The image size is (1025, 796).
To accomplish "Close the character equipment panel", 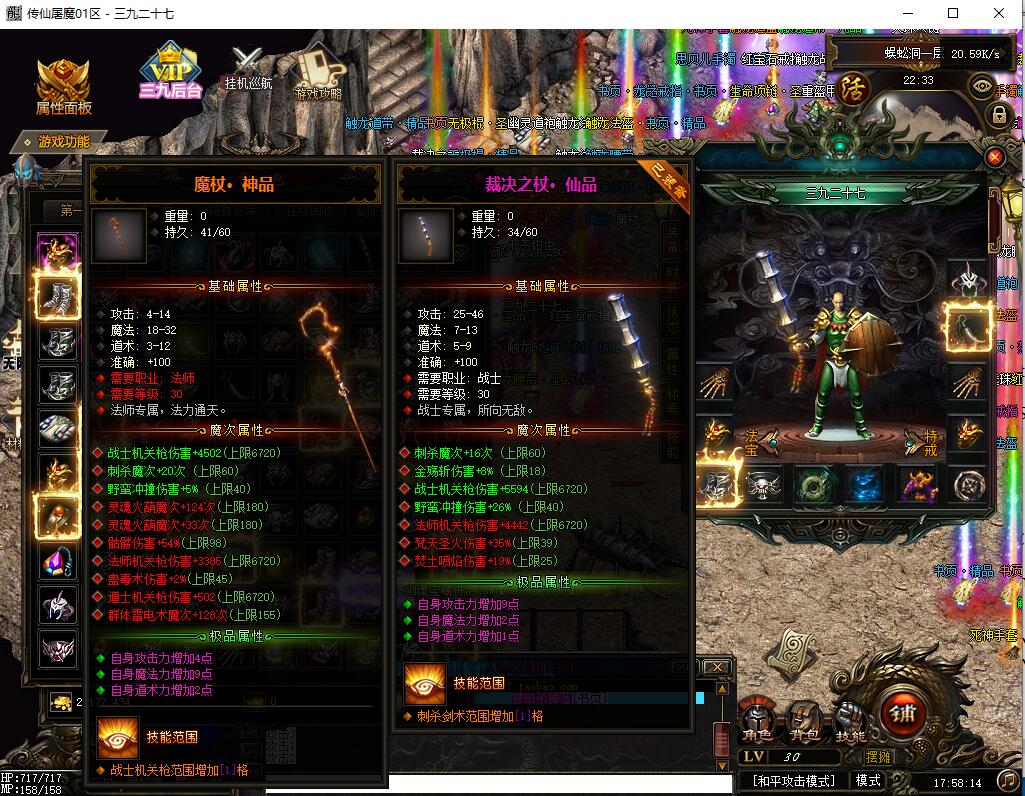I will coord(994,157).
